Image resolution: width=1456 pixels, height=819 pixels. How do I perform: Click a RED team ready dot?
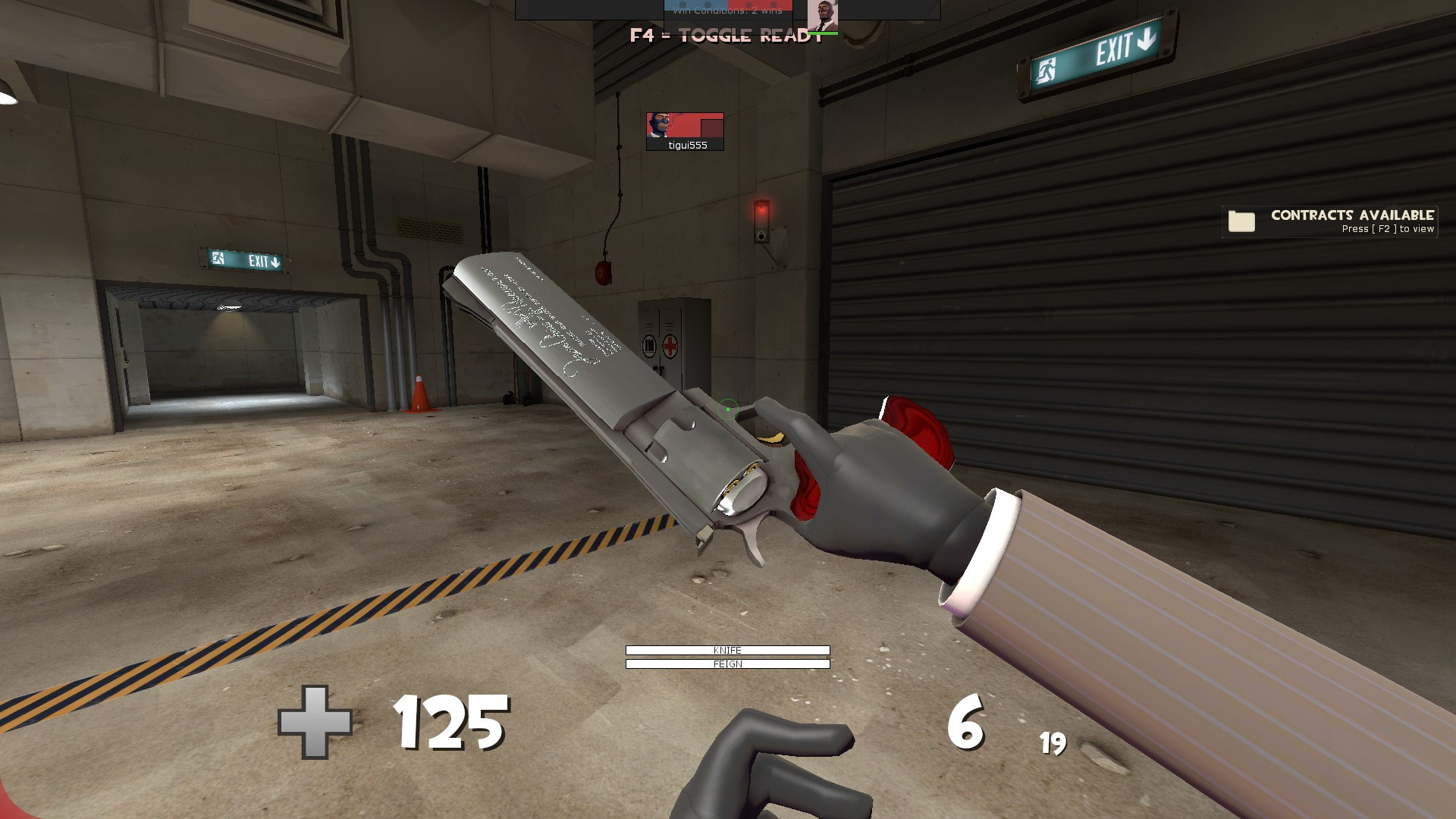point(749,4)
